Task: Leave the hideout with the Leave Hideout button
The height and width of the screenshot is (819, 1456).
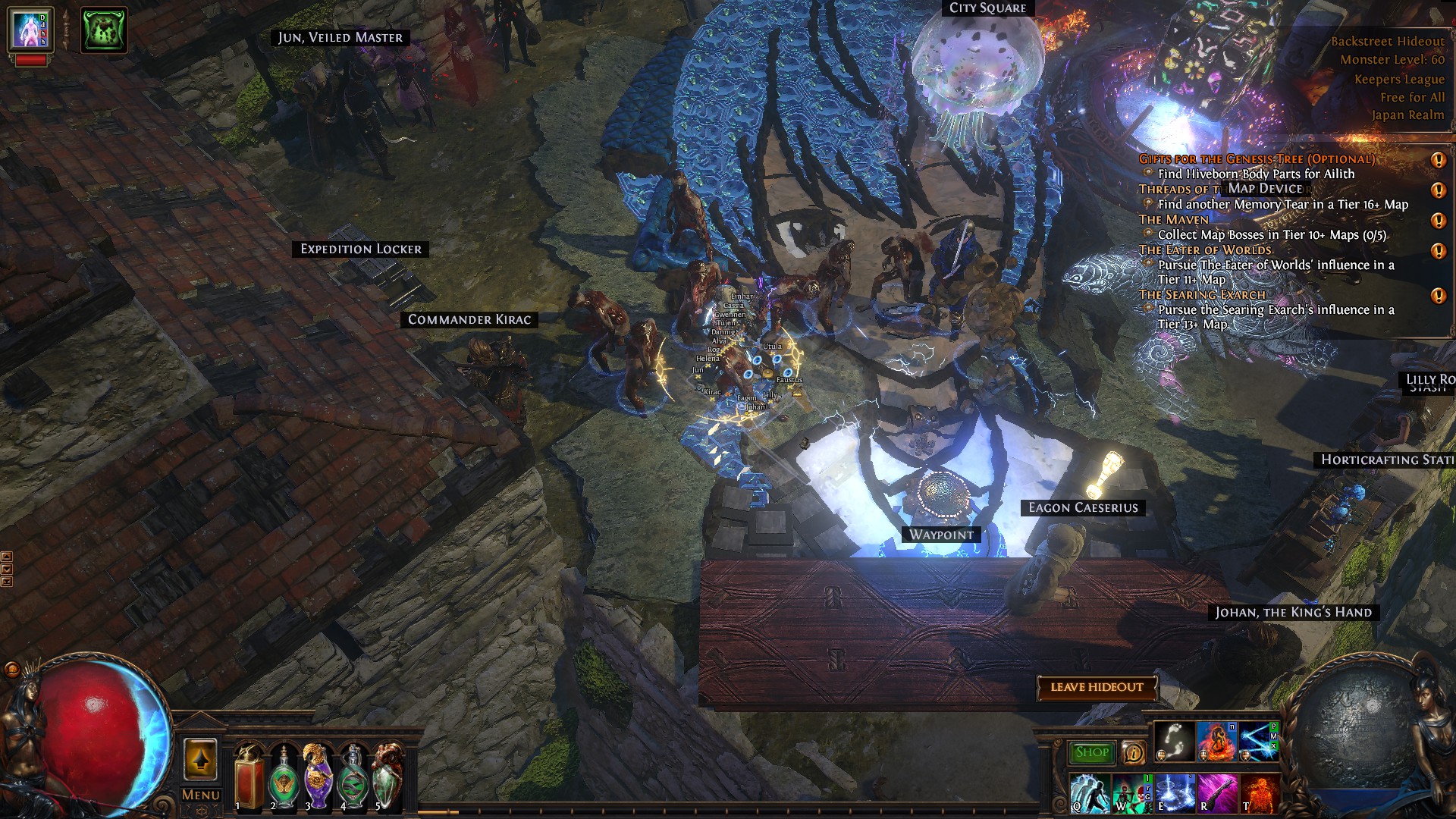Action: tap(1097, 687)
